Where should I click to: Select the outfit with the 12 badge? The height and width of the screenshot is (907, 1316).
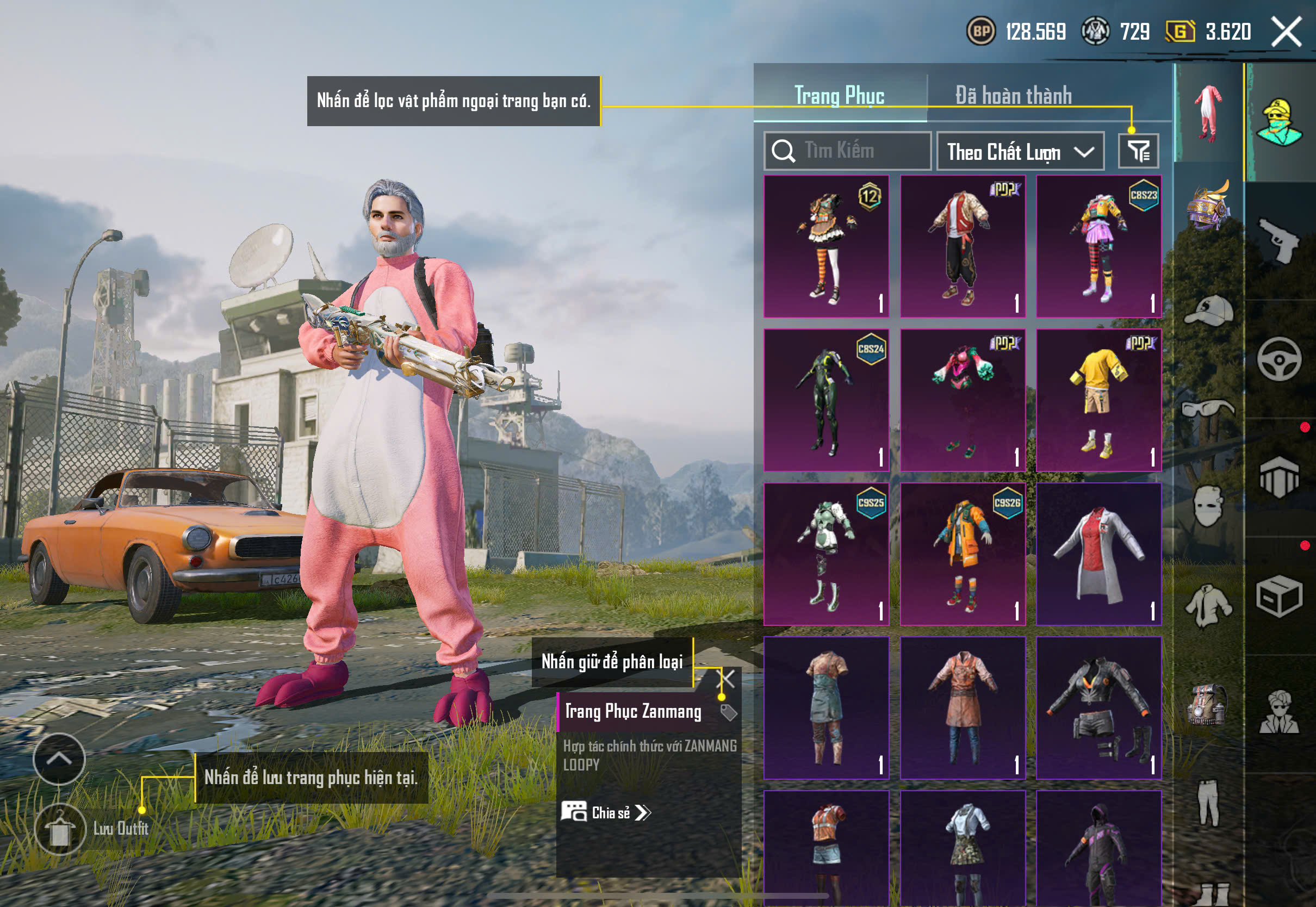click(826, 246)
